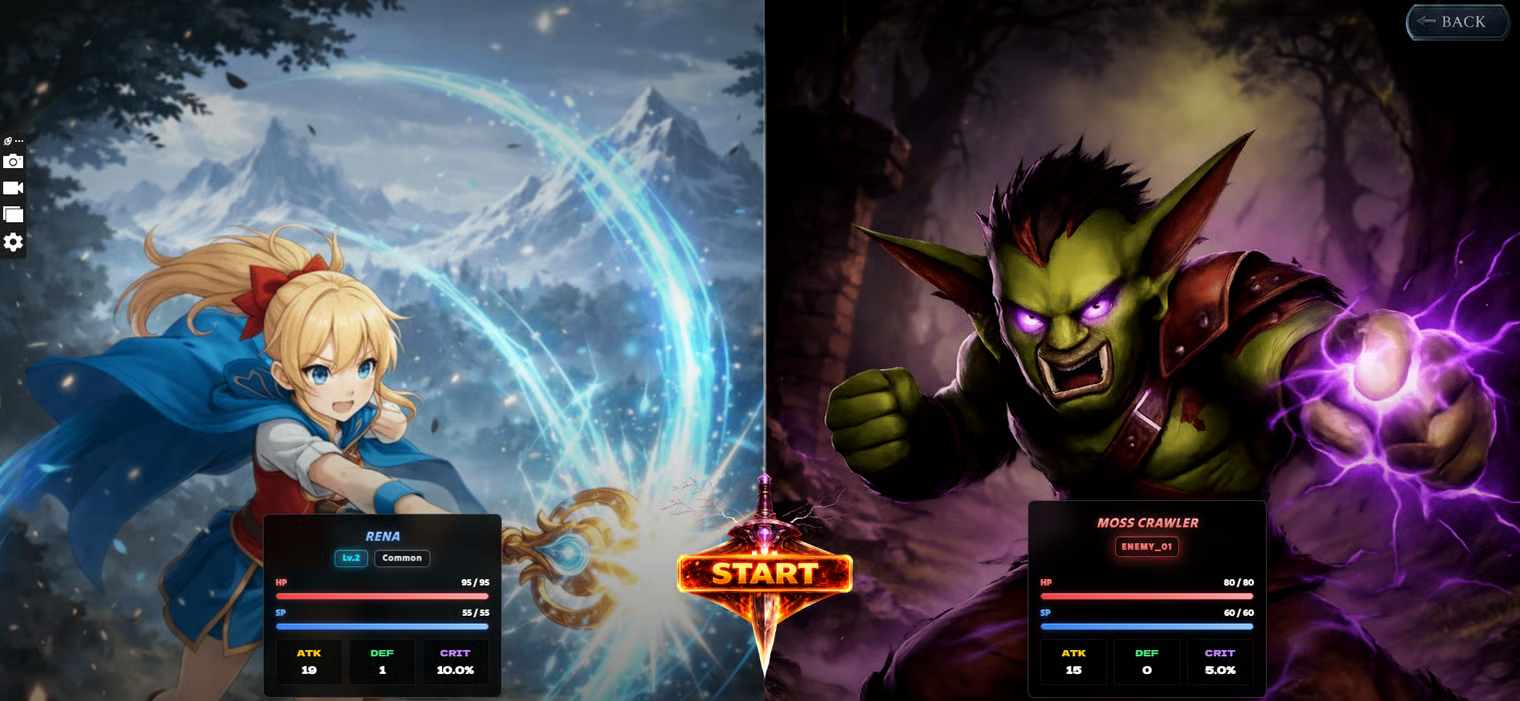Start recording with the video camera icon

click(13, 188)
